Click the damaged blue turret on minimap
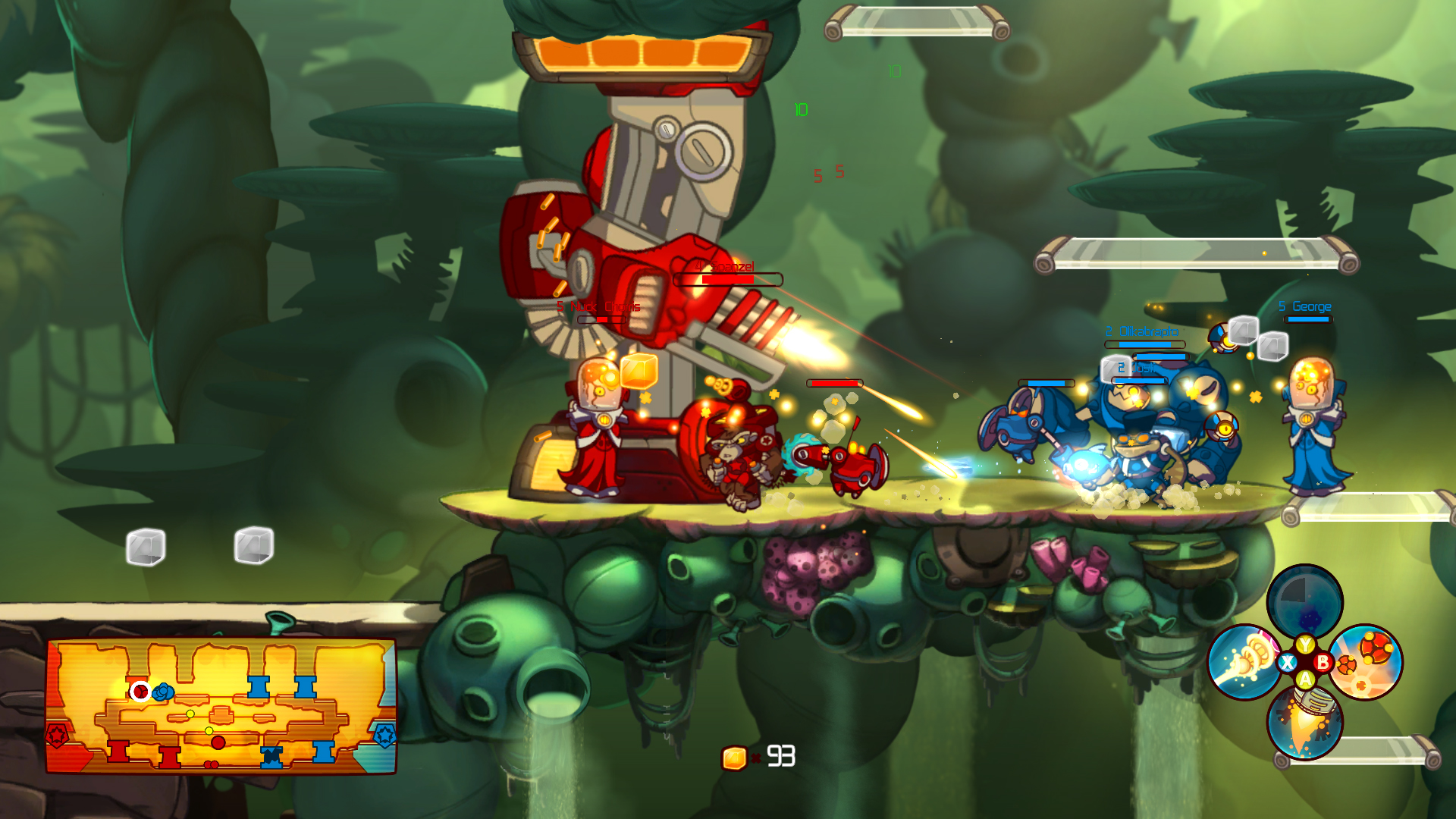Image resolution: width=1456 pixels, height=819 pixels. point(271,756)
